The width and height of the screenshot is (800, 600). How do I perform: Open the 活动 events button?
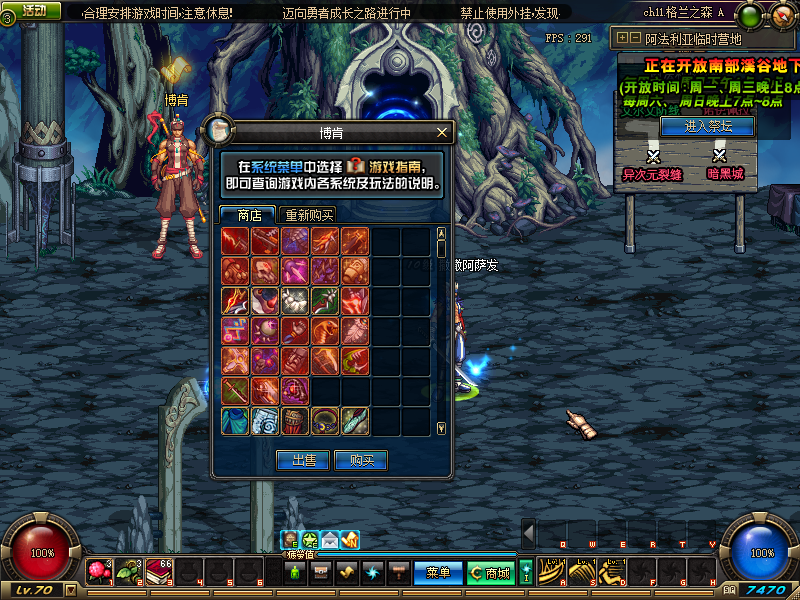[34, 10]
